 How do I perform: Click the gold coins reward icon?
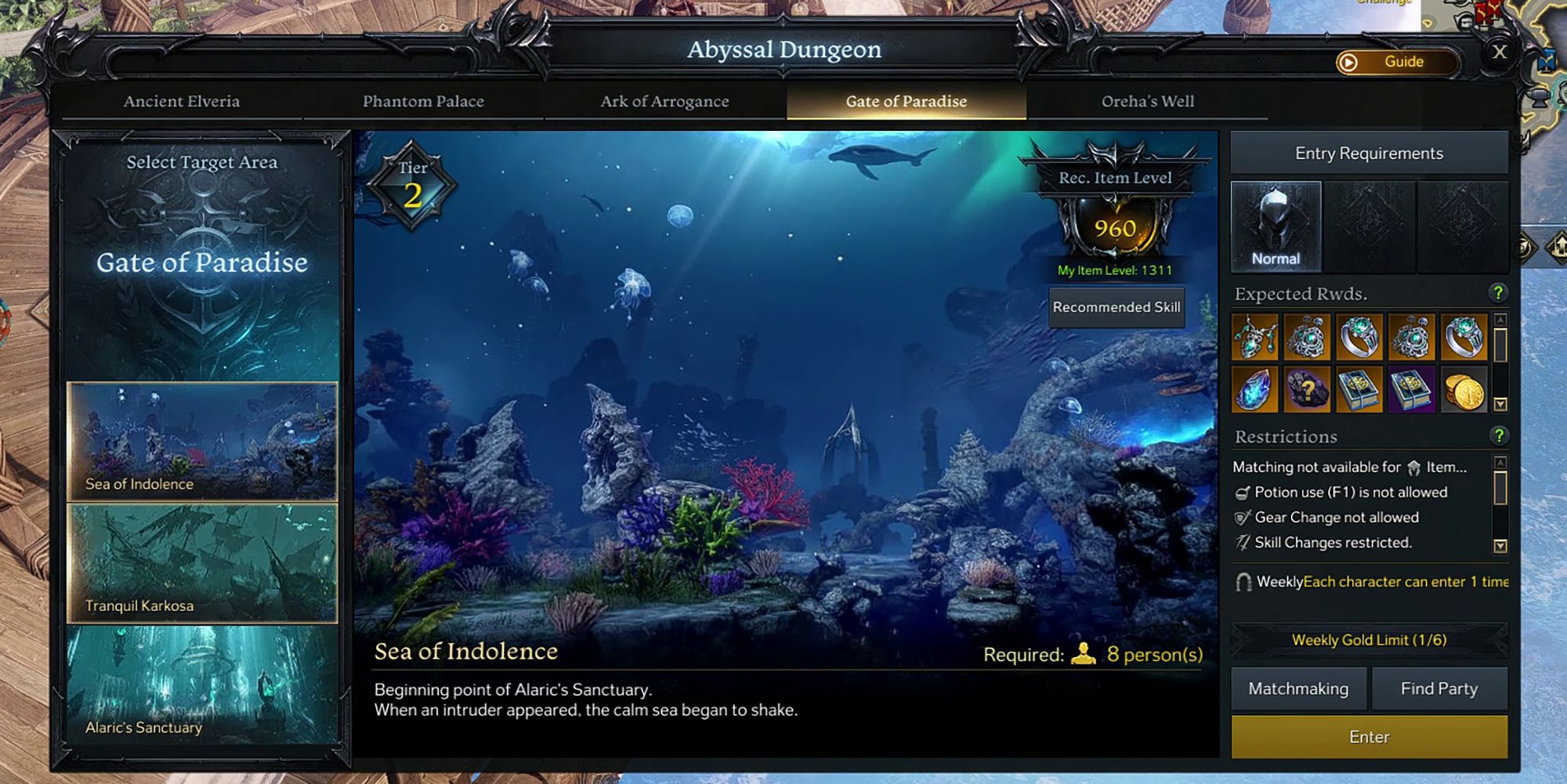[1464, 389]
